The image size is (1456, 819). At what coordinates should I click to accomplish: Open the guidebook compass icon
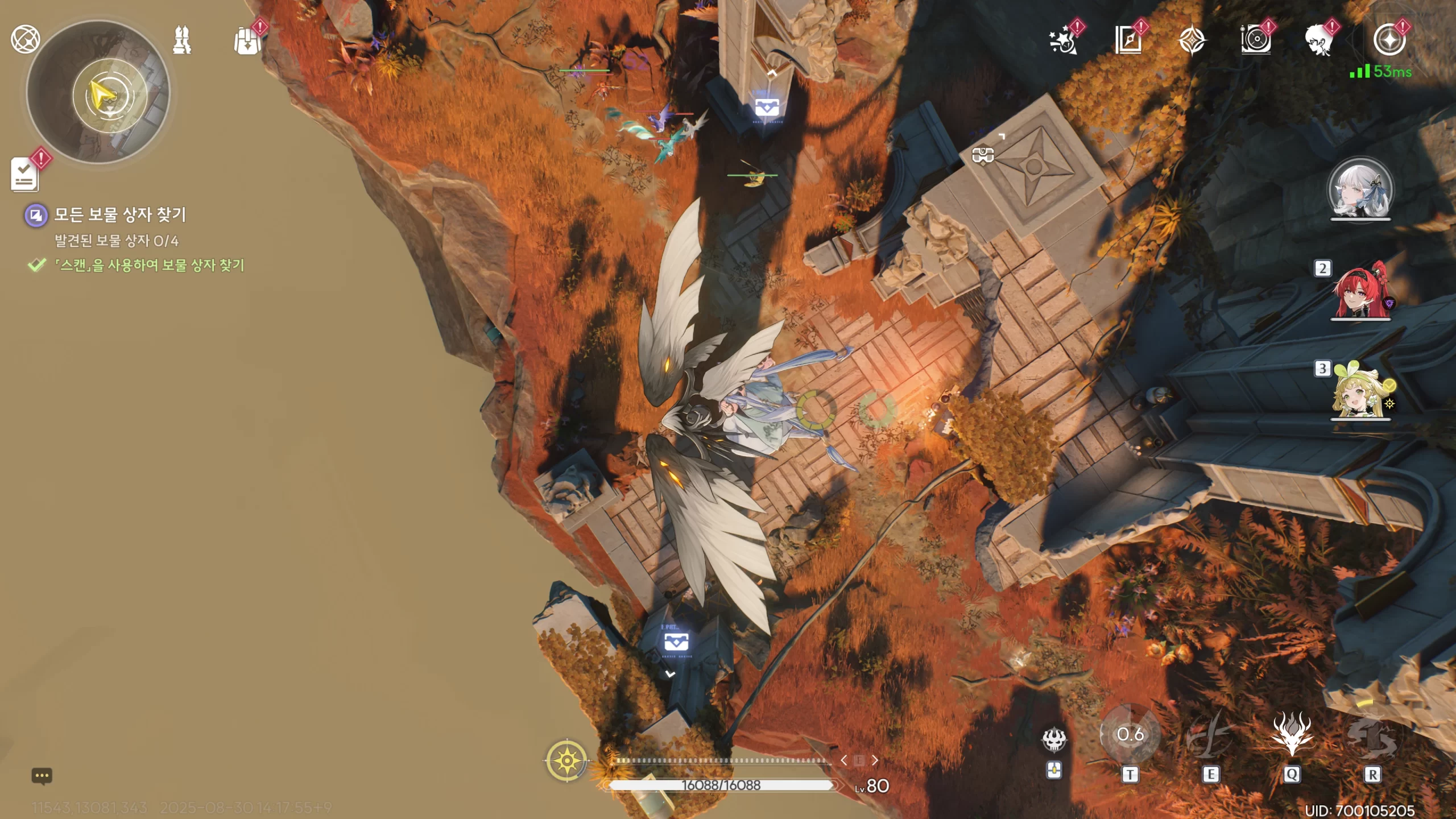coord(1128,40)
